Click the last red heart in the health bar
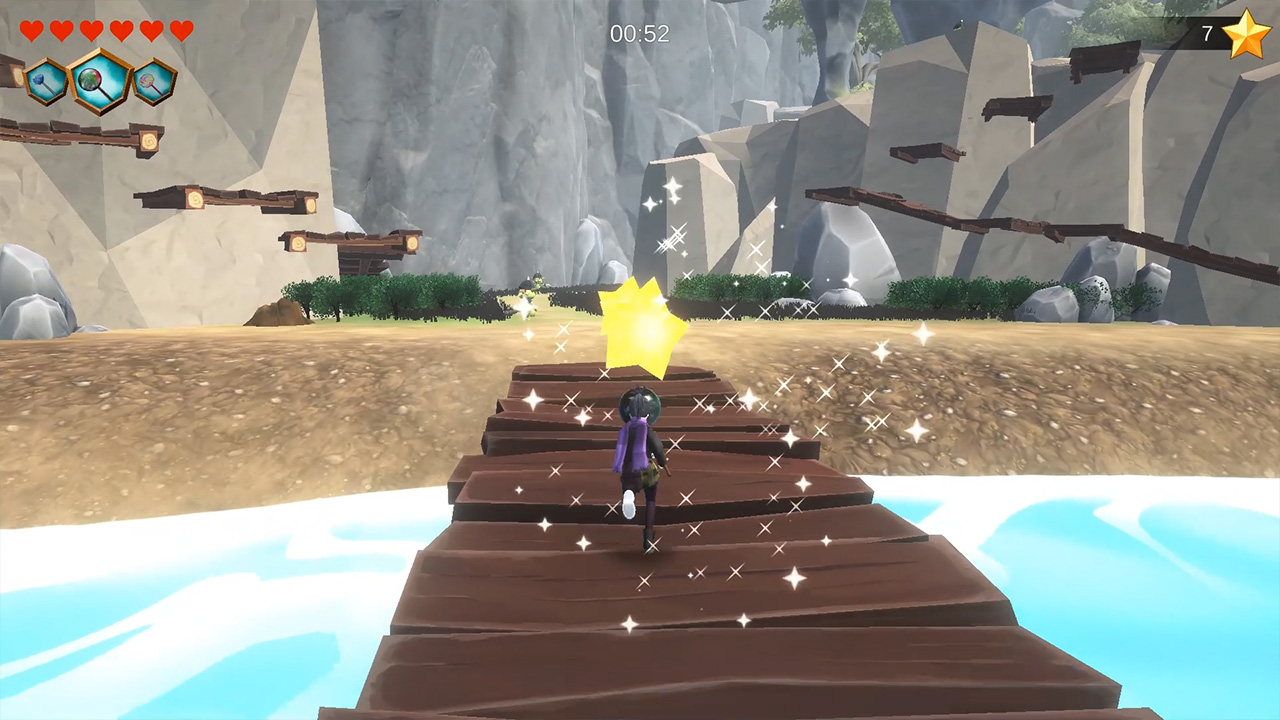This screenshot has height=720, width=1280. [x=180, y=30]
